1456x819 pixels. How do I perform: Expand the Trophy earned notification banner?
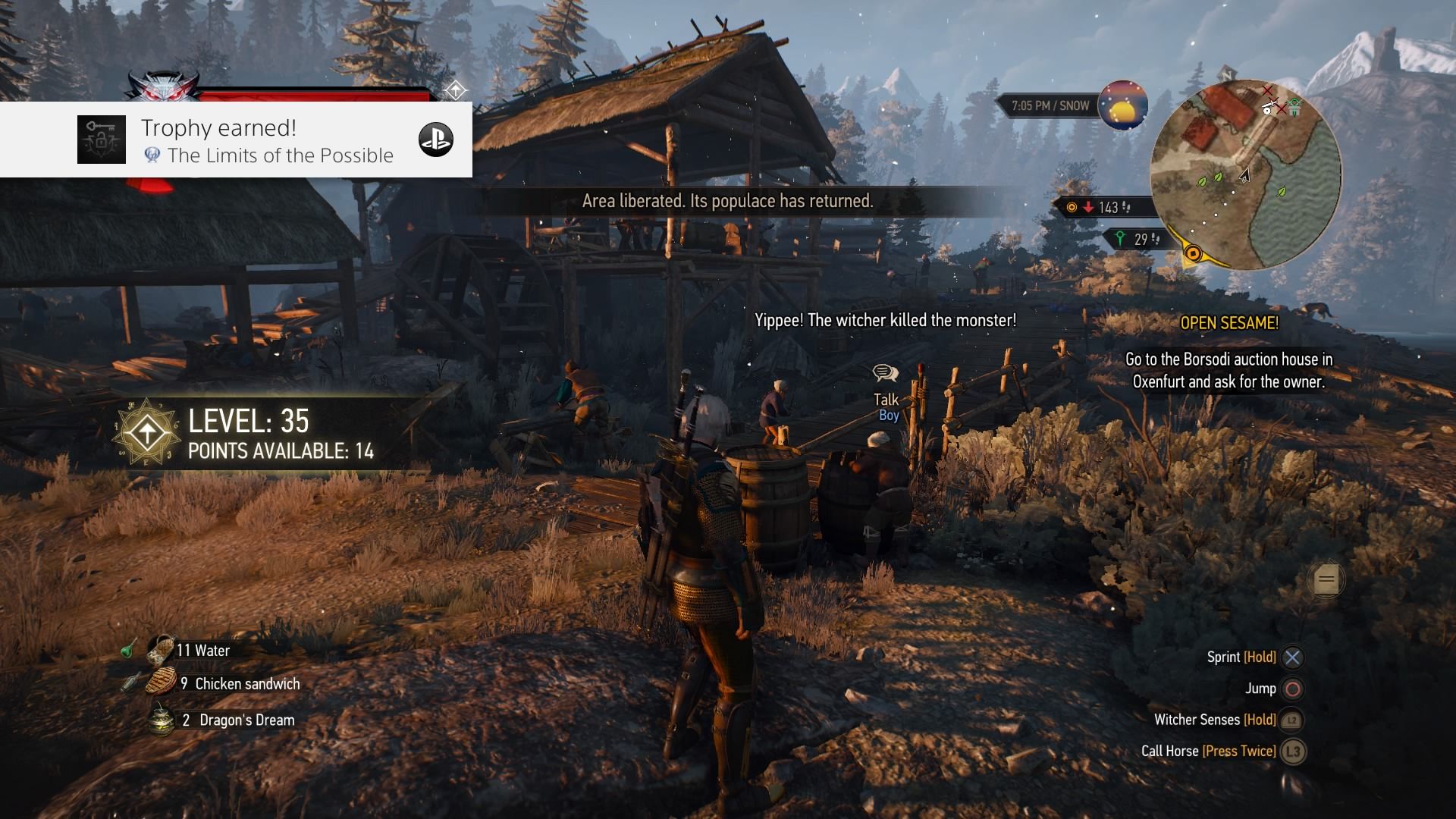(x=235, y=140)
